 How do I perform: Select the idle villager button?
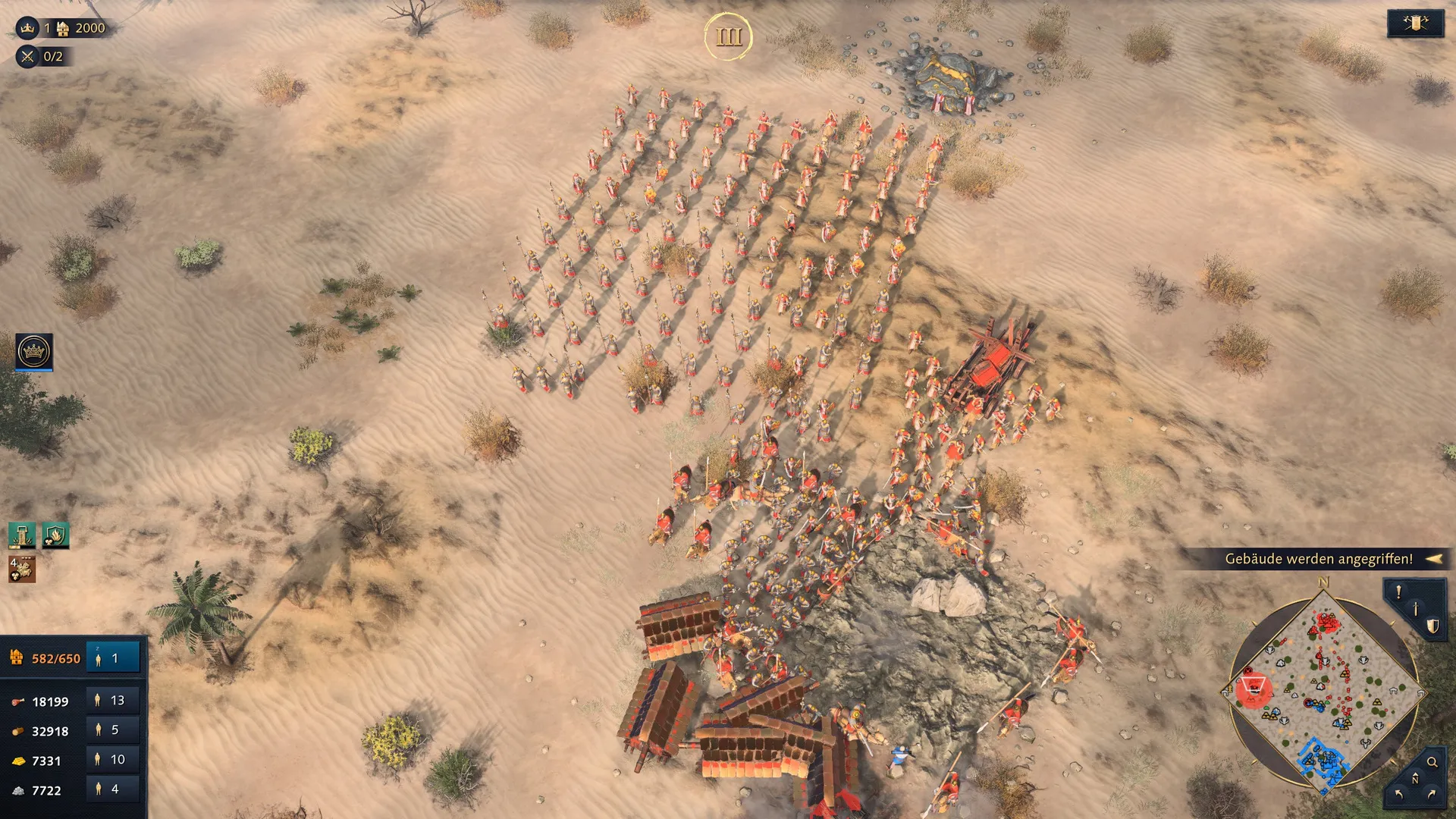(112, 658)
